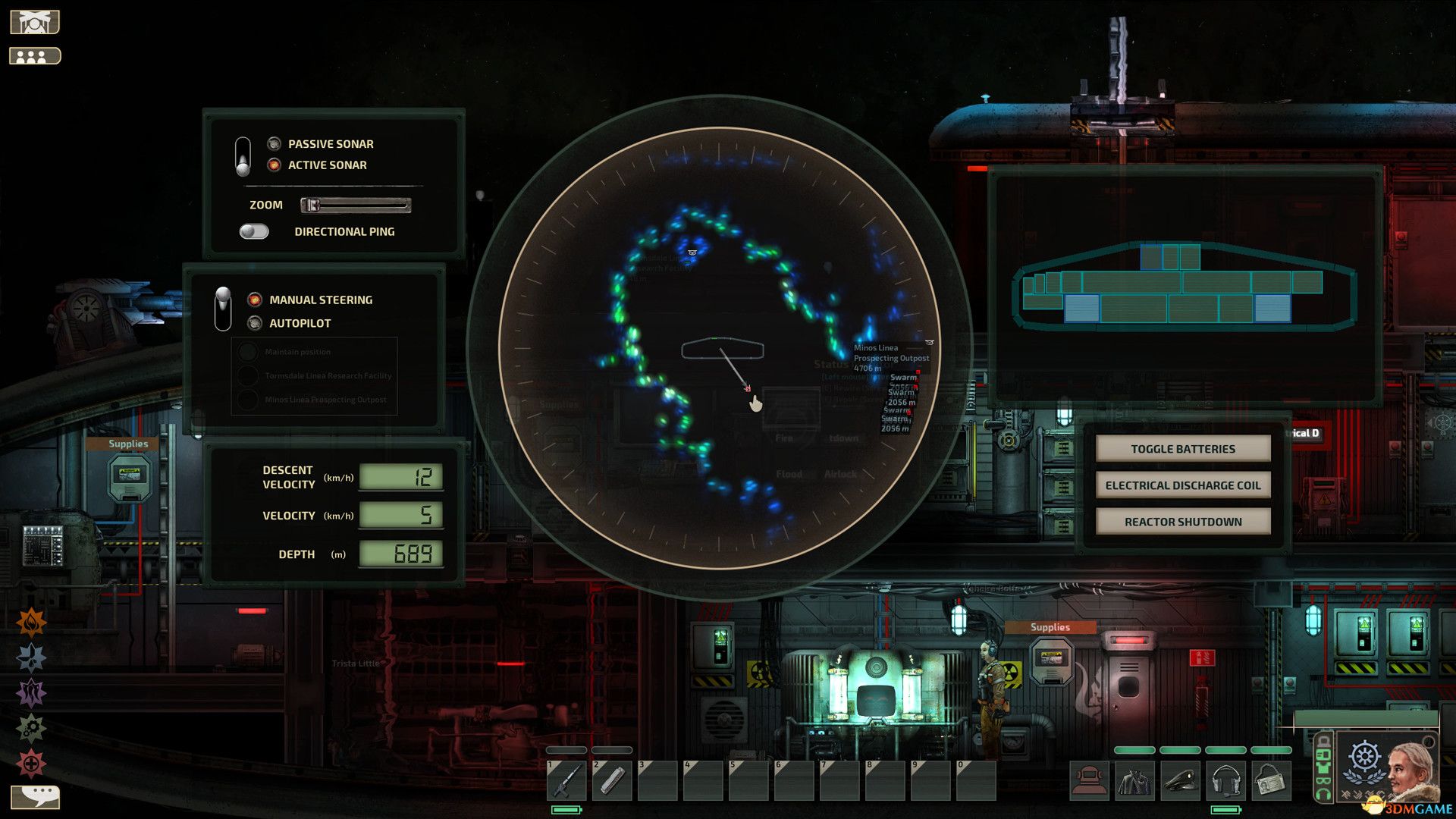Switch steering to Autopilot

254,322
